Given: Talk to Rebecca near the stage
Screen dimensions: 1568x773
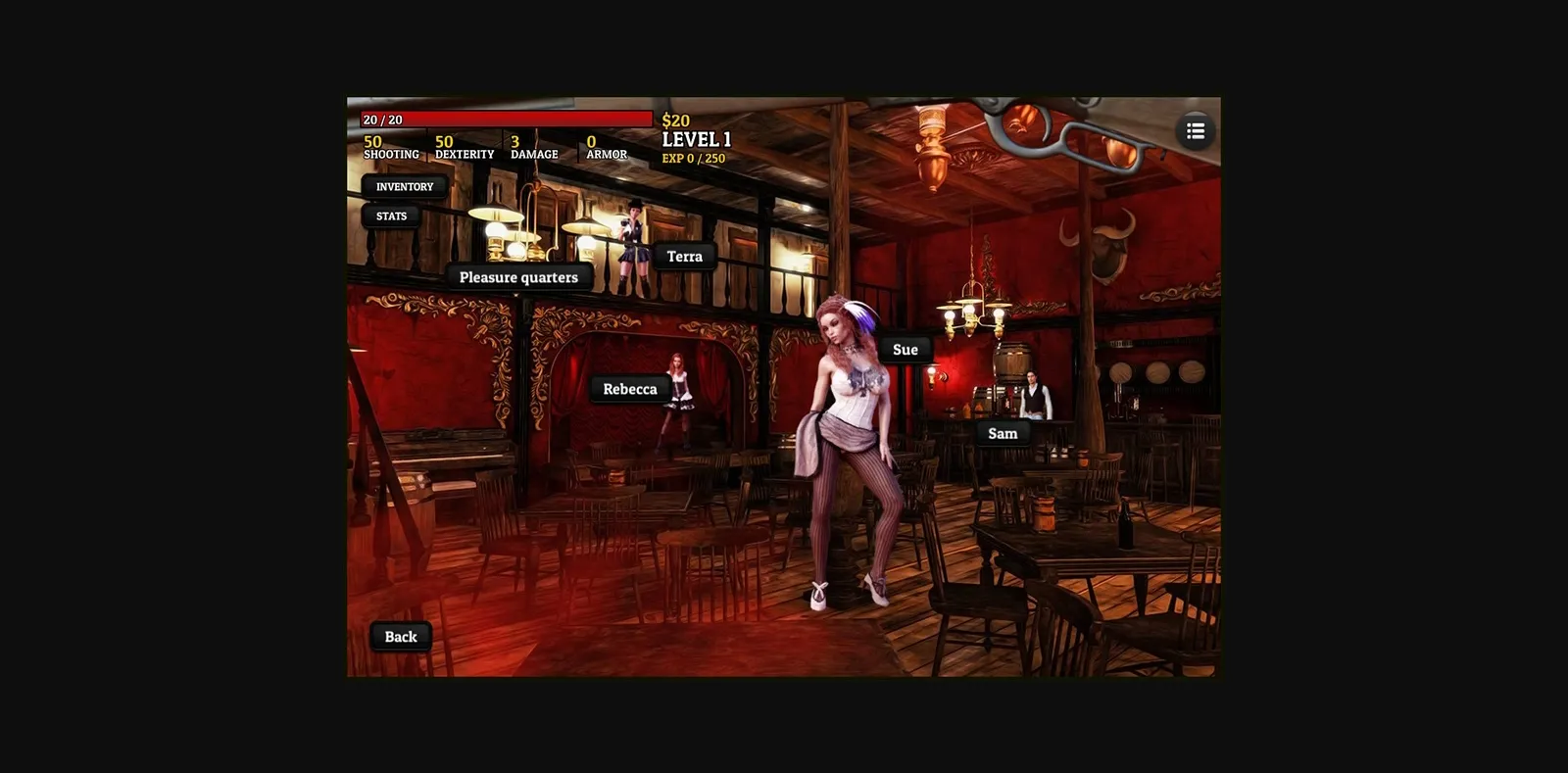Looking at the screenshot, I should (630, 389).
